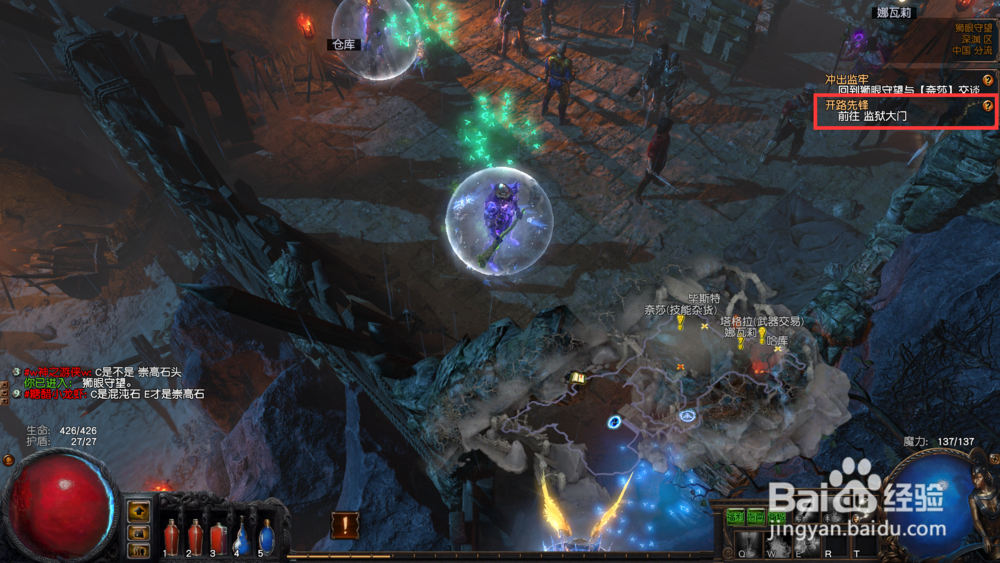Image resolution: width=1000 pixels, height=563 pixels.
Task: Use the life flask in slot 1
Action: tap(171, 537)
